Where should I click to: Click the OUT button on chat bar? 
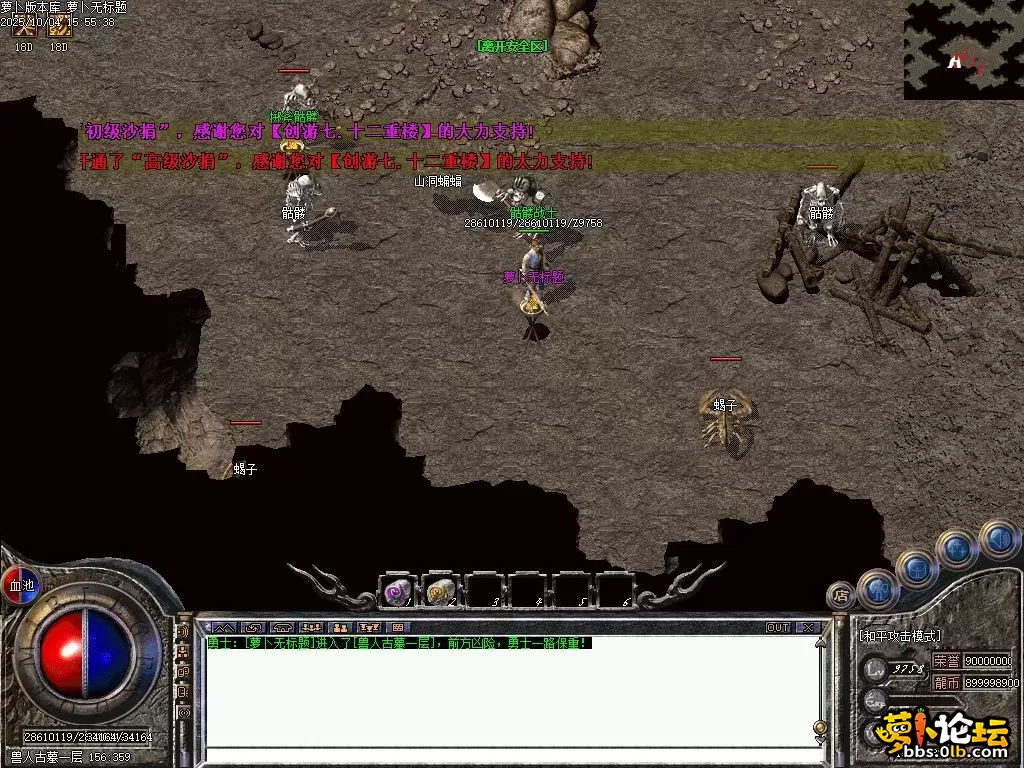(x=777, y=628)
